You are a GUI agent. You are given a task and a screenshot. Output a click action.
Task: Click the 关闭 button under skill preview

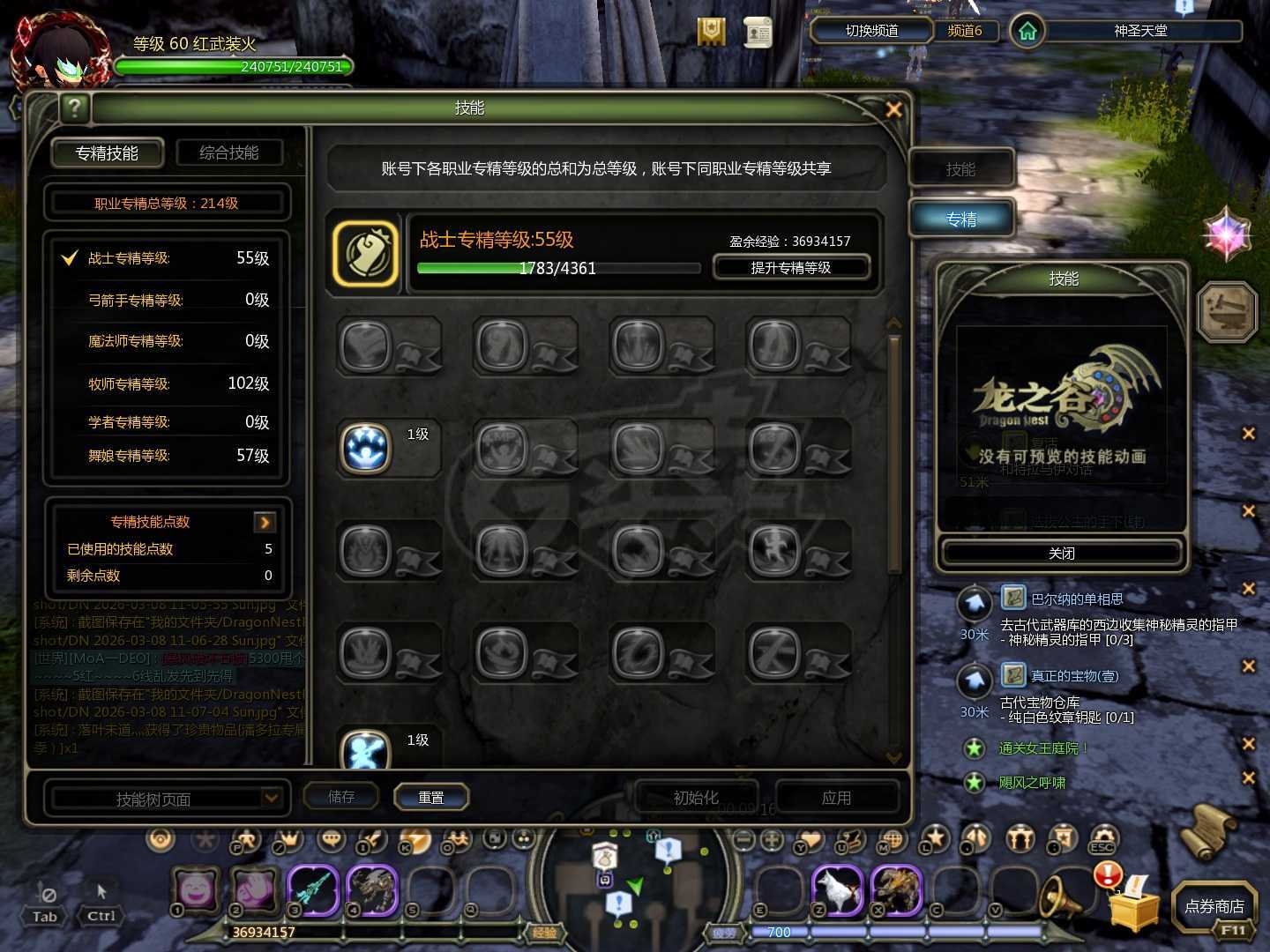pos(1060,553)
